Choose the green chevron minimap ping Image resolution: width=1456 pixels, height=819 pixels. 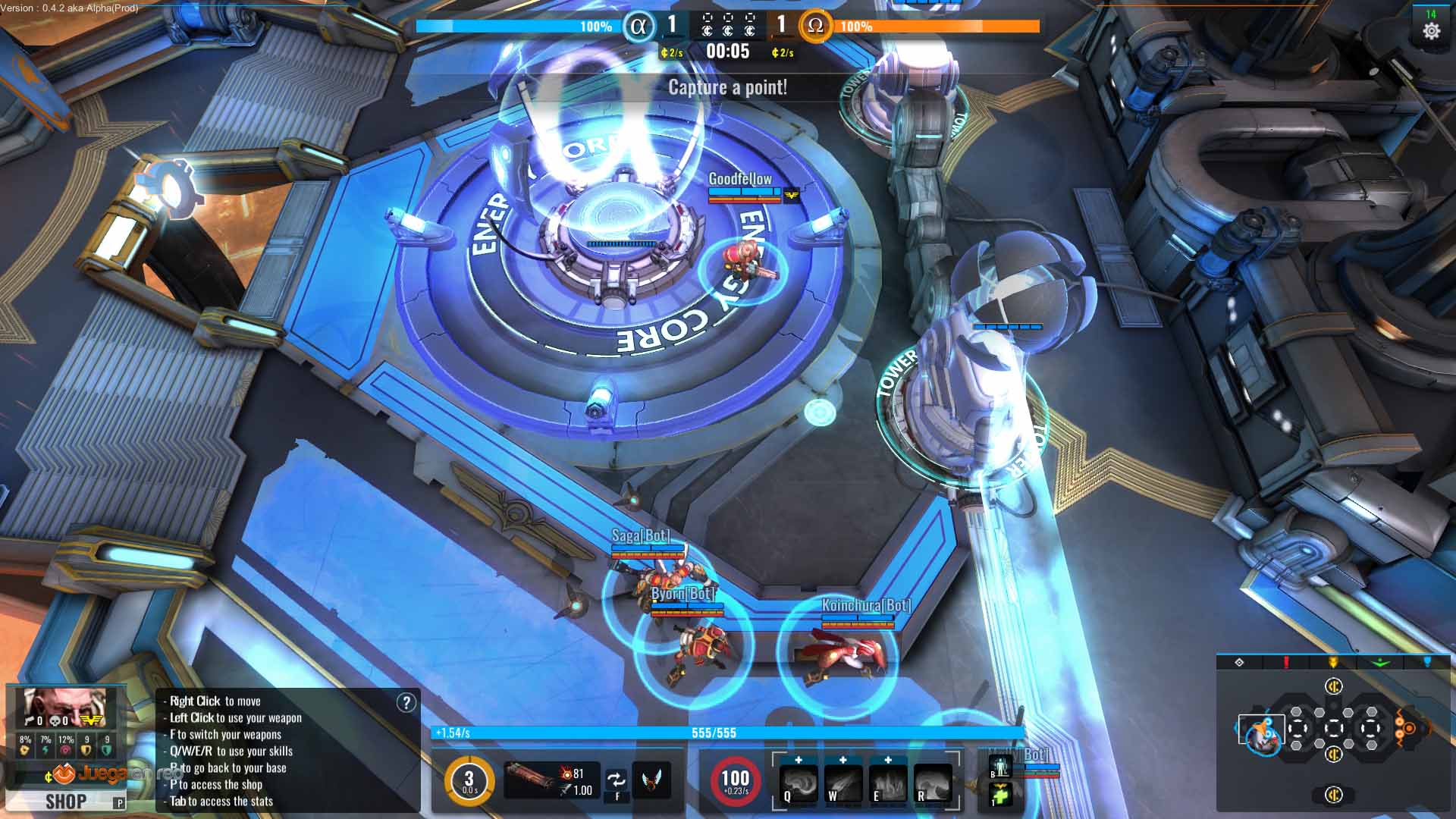tap(1381, 662)
